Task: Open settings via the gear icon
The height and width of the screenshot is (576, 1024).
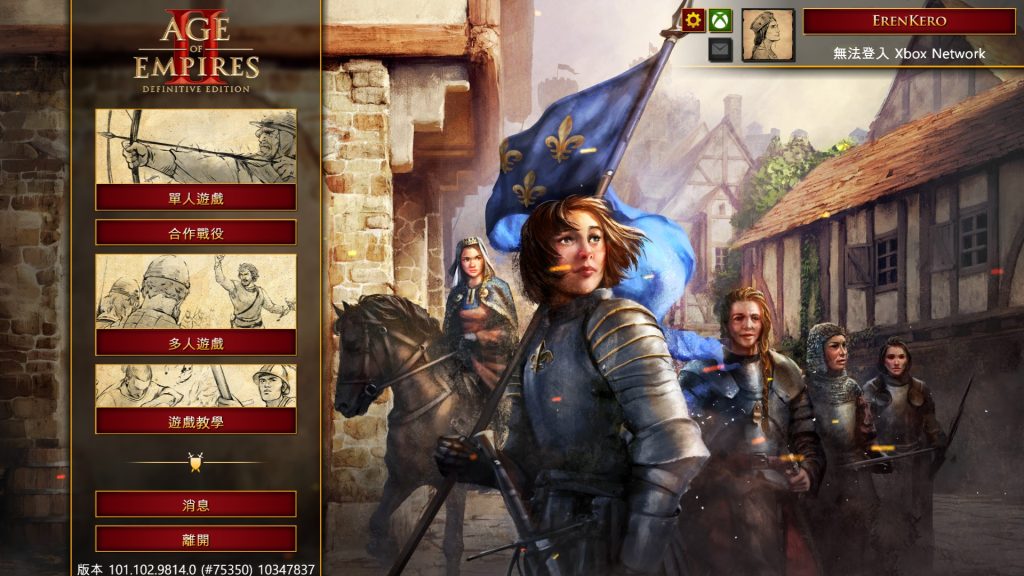Action: click(694, 20)
